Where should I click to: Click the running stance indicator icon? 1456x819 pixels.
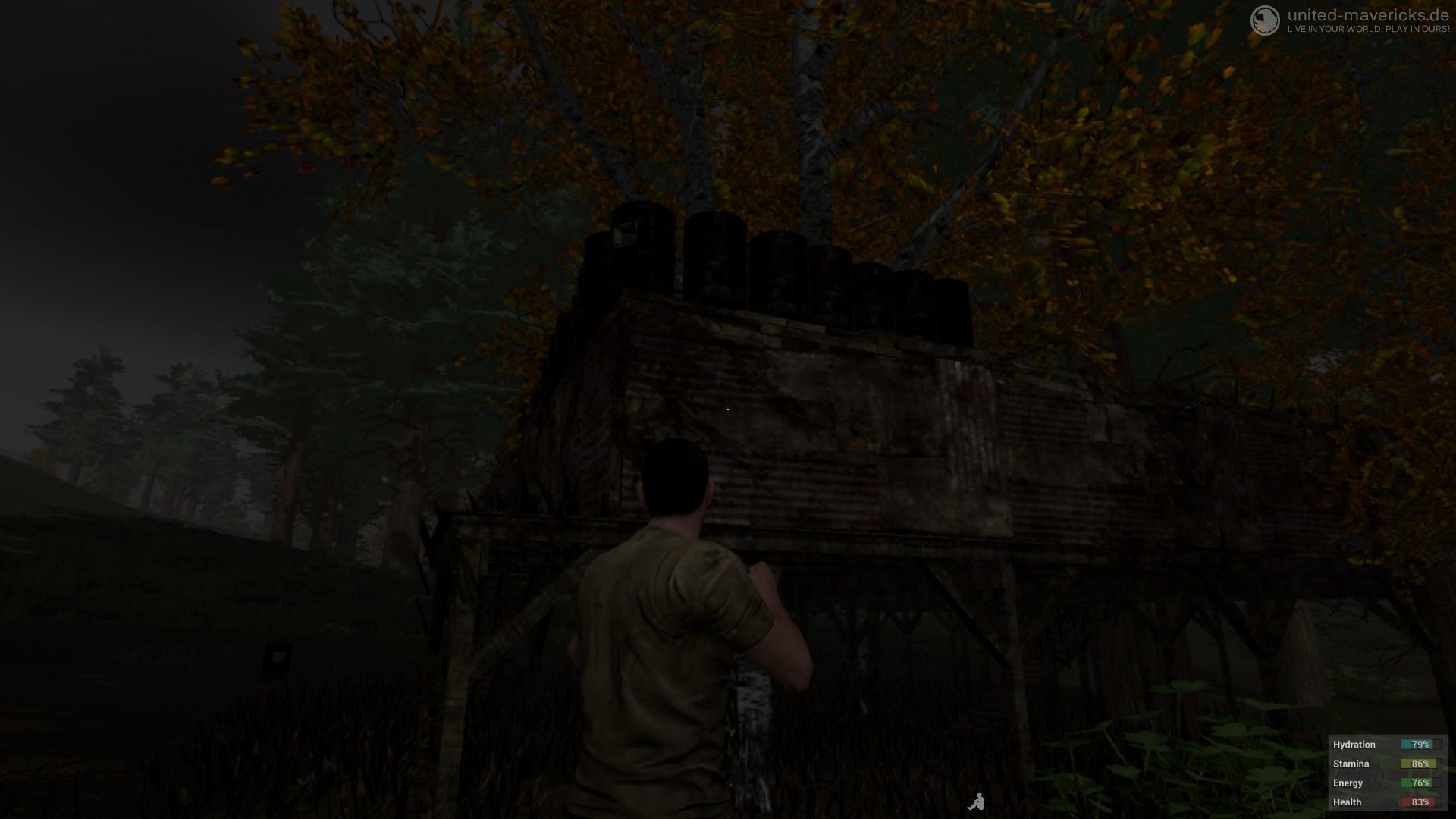coord(976,802)
